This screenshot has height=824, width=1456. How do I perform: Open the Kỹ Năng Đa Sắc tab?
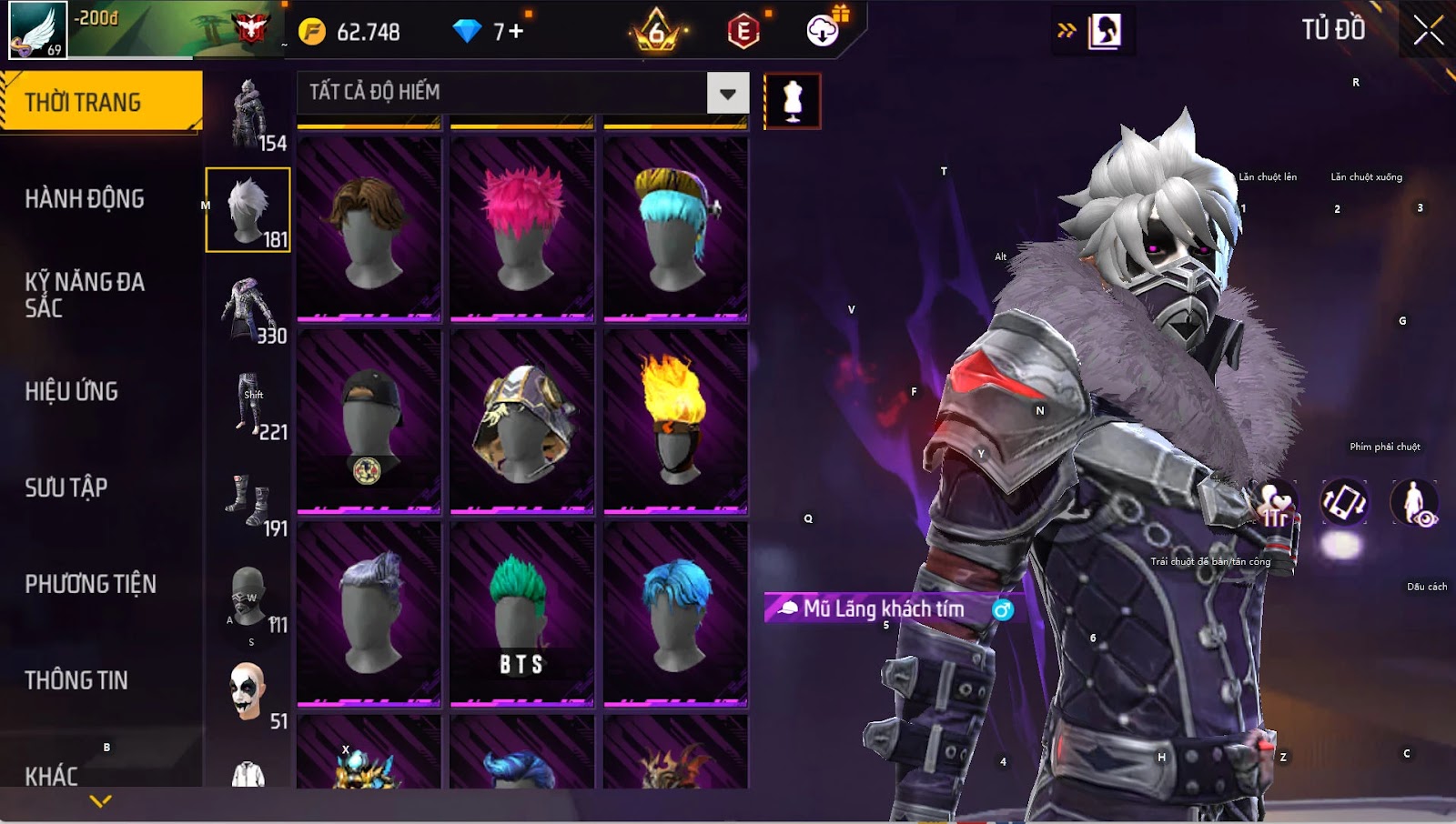pyautogui.click(x=85, y=294)
